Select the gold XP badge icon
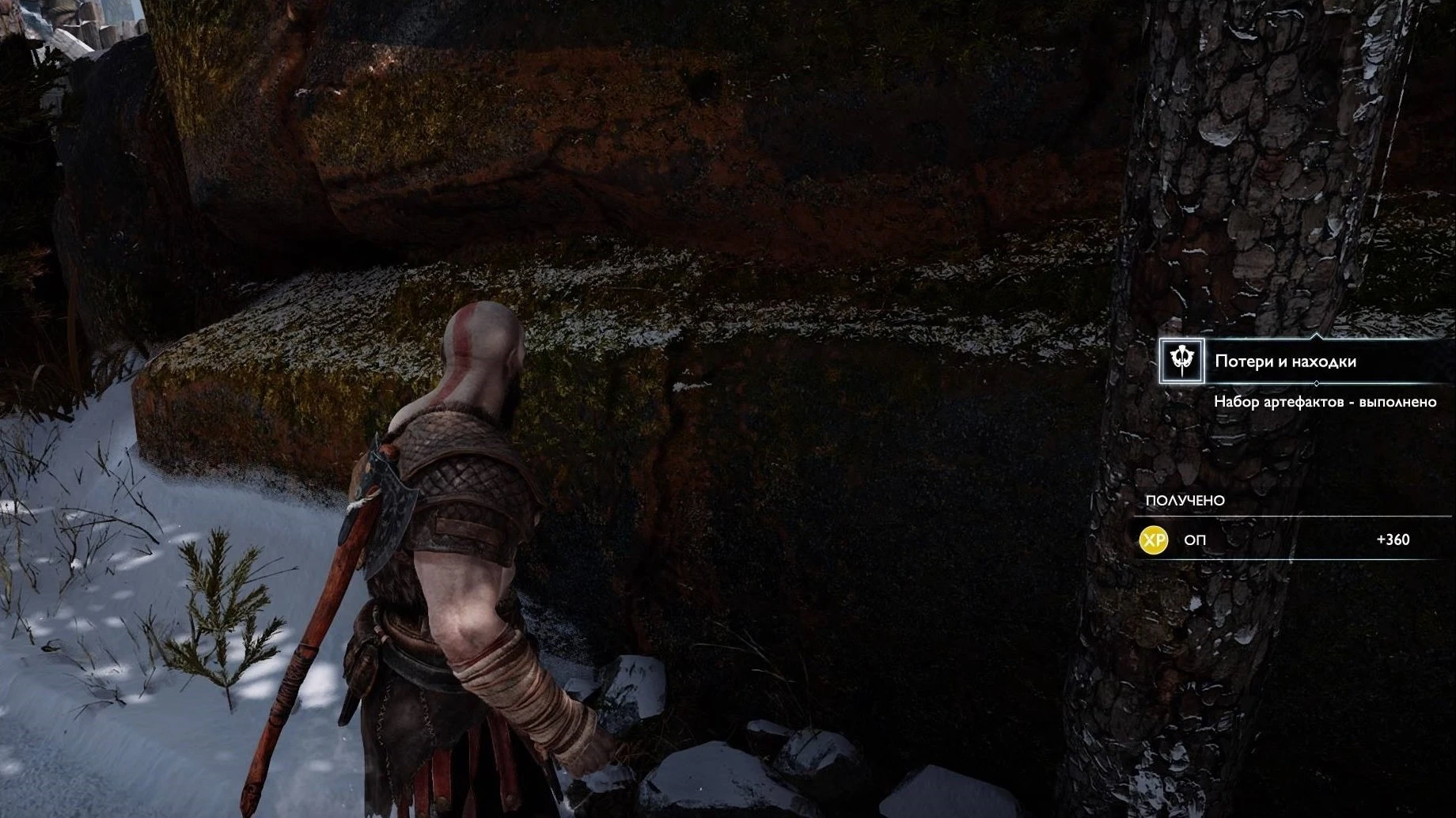 coord(1154,540)
